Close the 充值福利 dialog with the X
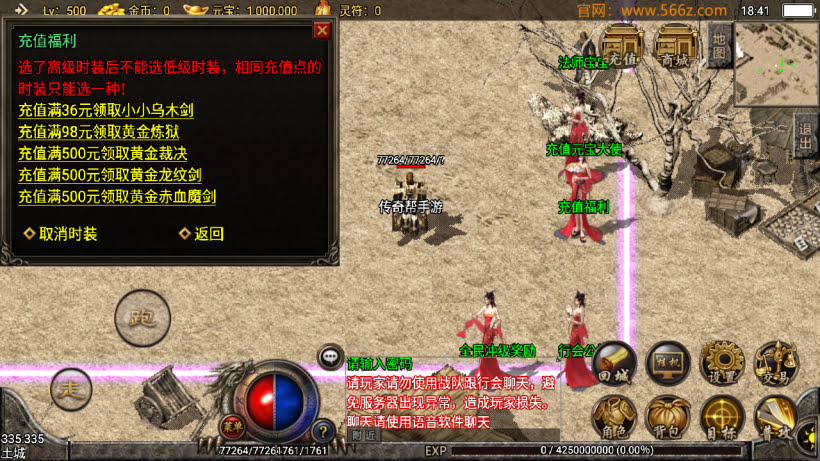 point(321,30)
